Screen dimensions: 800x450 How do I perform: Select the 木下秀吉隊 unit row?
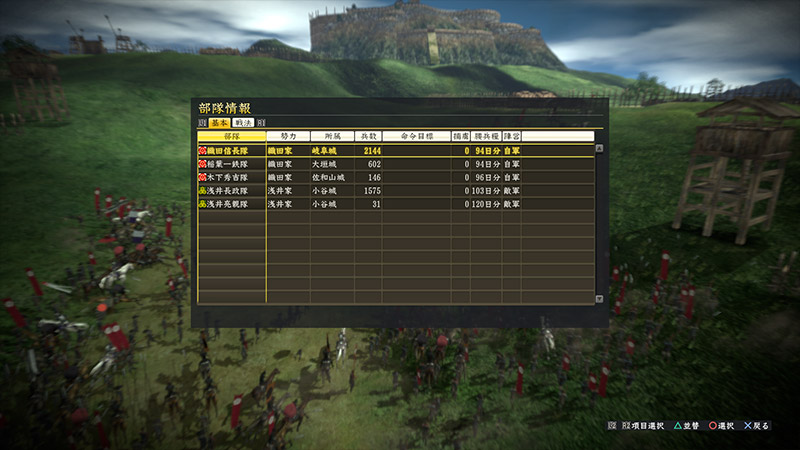(x=232, y=177)
